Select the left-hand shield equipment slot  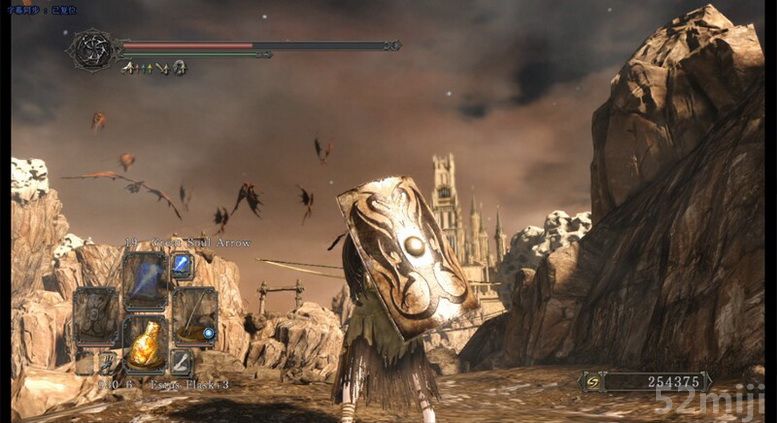pos(96,316)
